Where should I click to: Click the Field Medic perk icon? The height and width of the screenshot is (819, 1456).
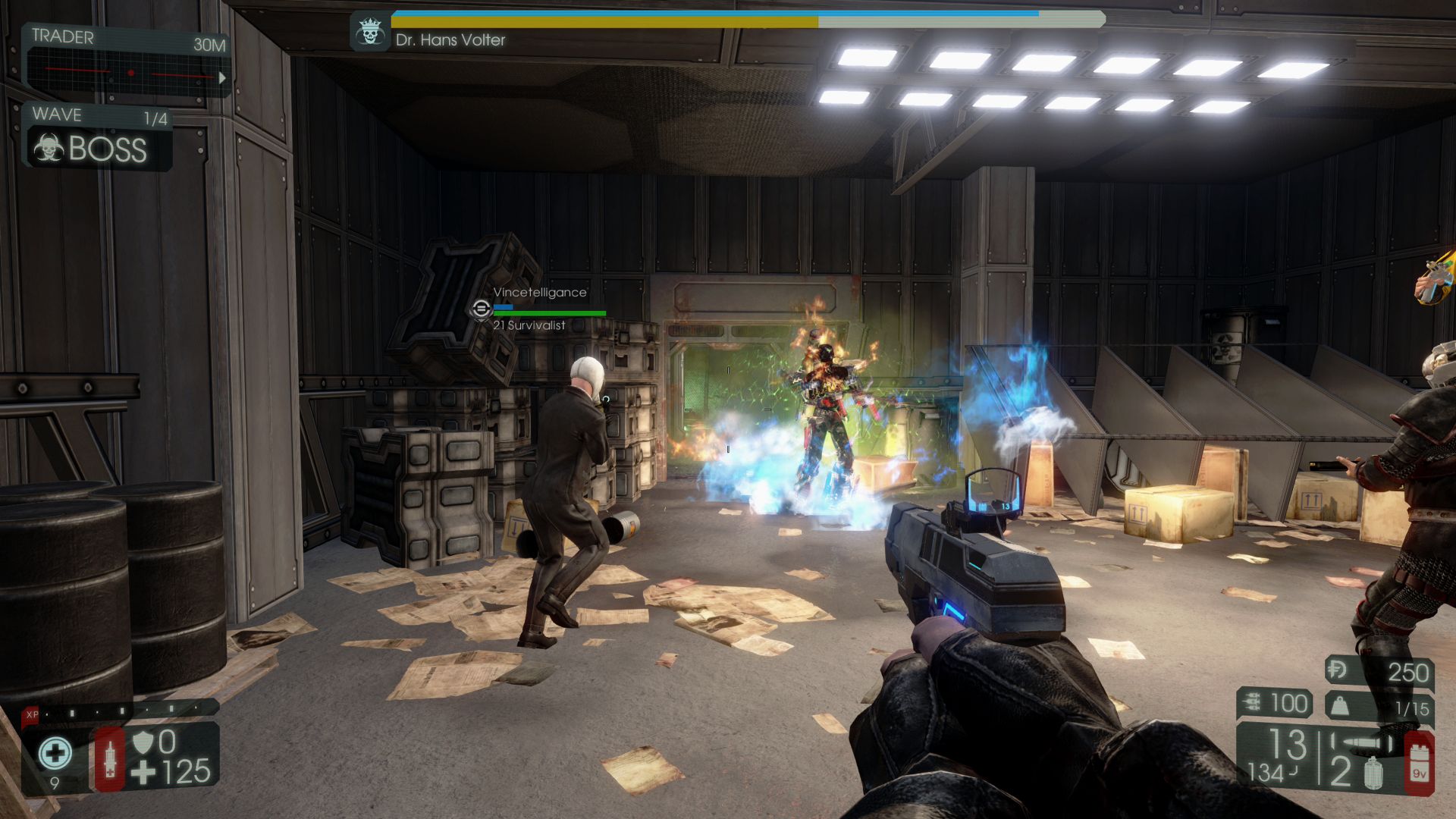[55, 754]
